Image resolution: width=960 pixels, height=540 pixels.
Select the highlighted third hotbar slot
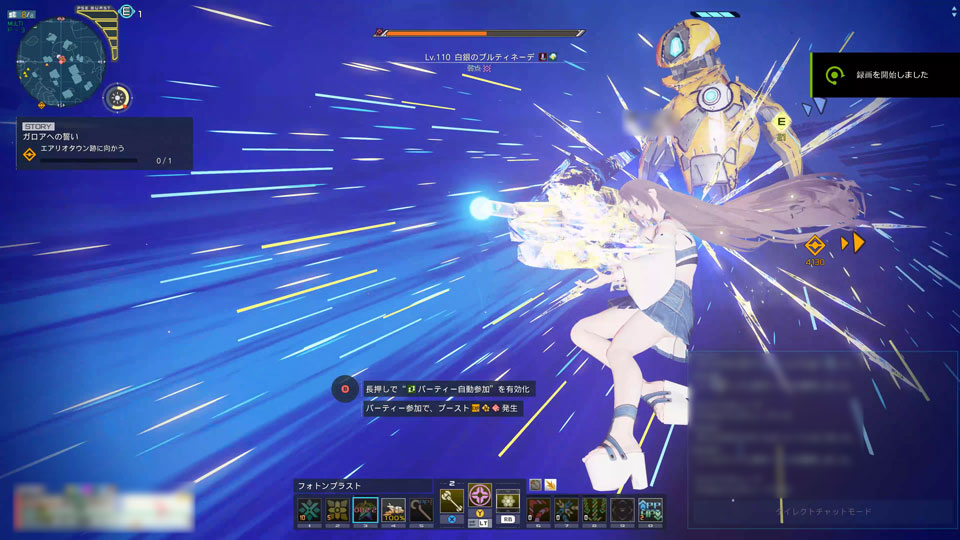click(x=365, y=511)
